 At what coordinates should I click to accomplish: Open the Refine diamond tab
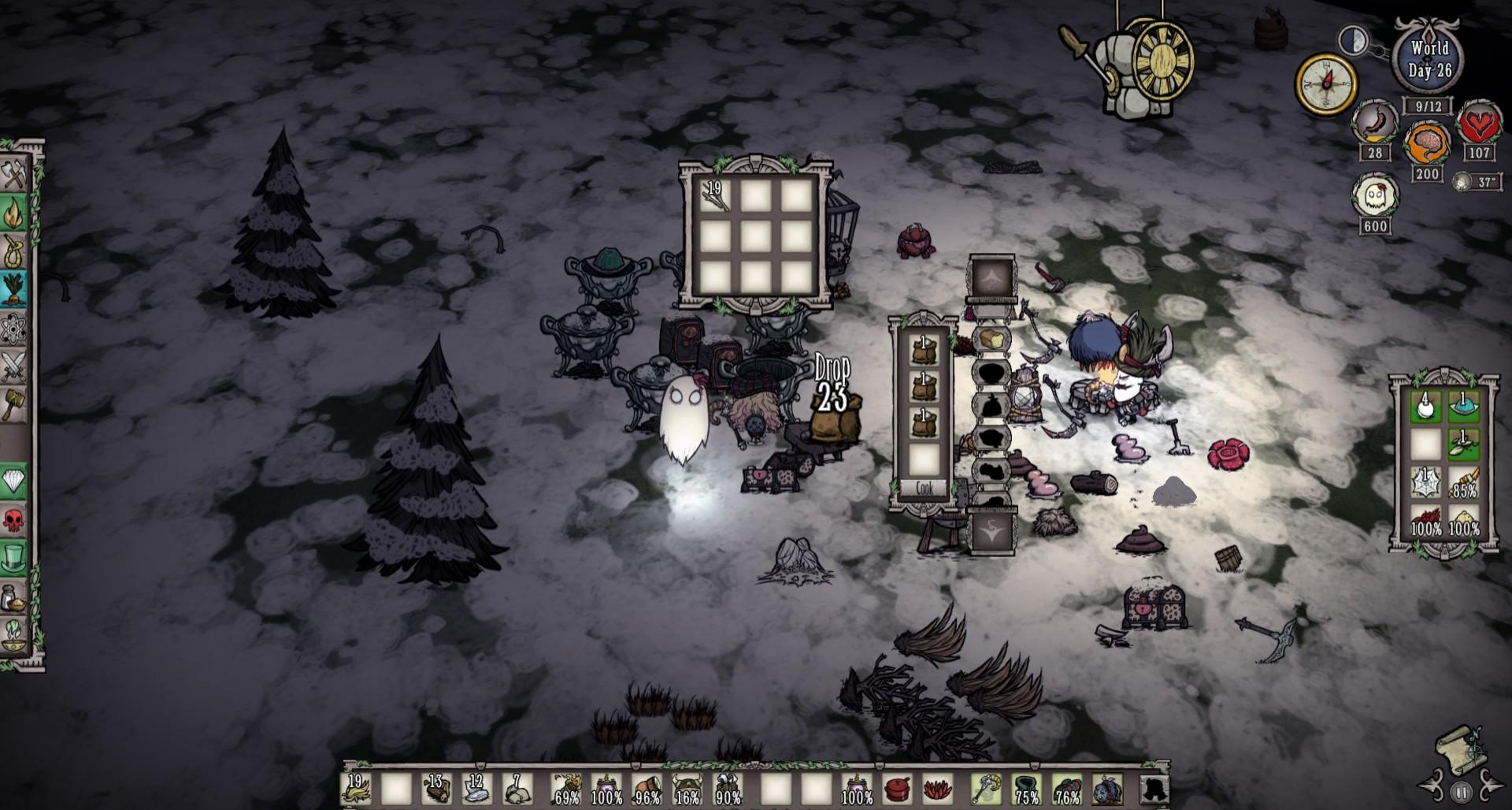tap(15, 481)
